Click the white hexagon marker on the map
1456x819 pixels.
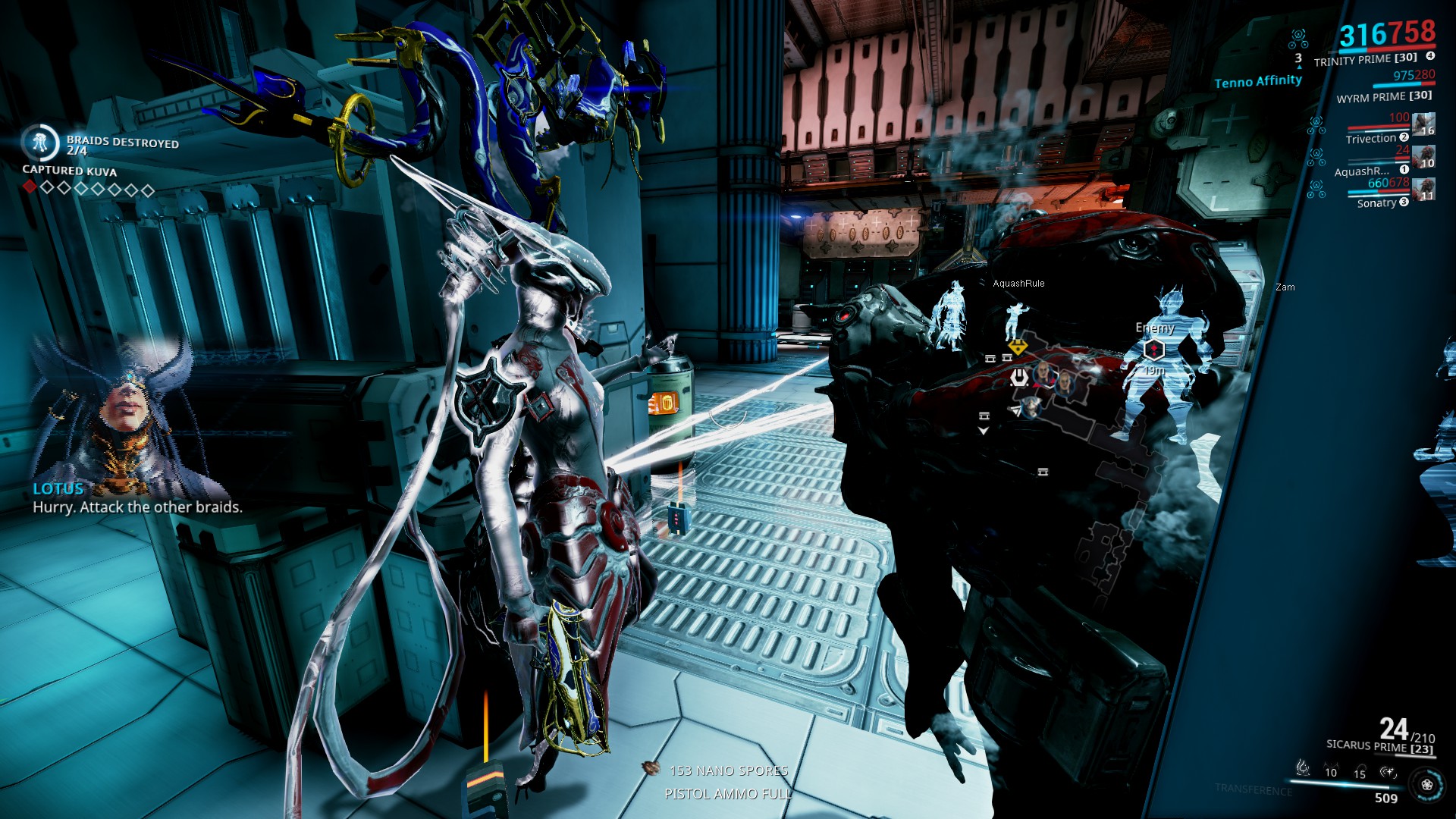[x=1020, y=377]
